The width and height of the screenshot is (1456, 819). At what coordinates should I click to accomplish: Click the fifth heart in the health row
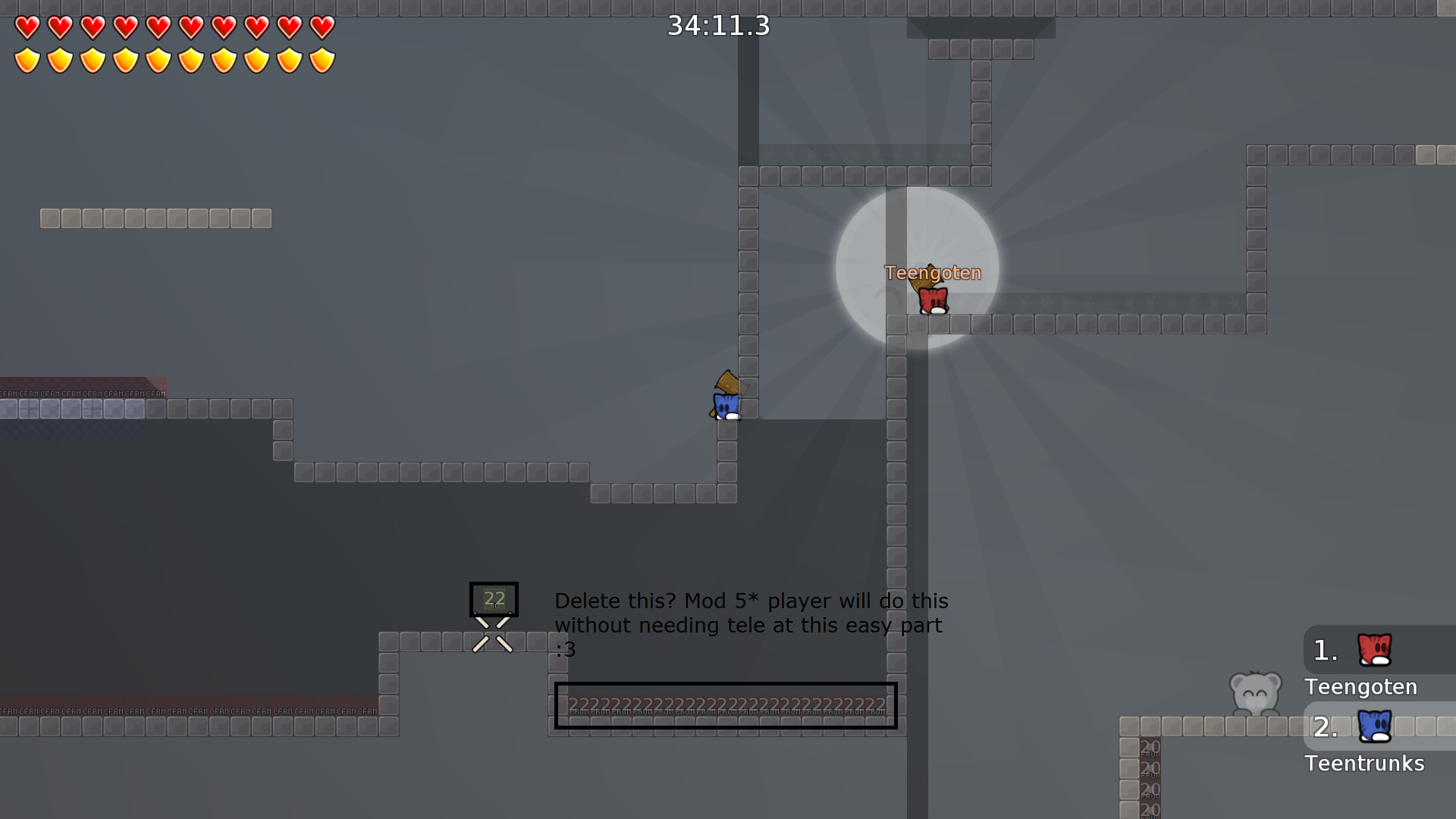pos(158,28)
